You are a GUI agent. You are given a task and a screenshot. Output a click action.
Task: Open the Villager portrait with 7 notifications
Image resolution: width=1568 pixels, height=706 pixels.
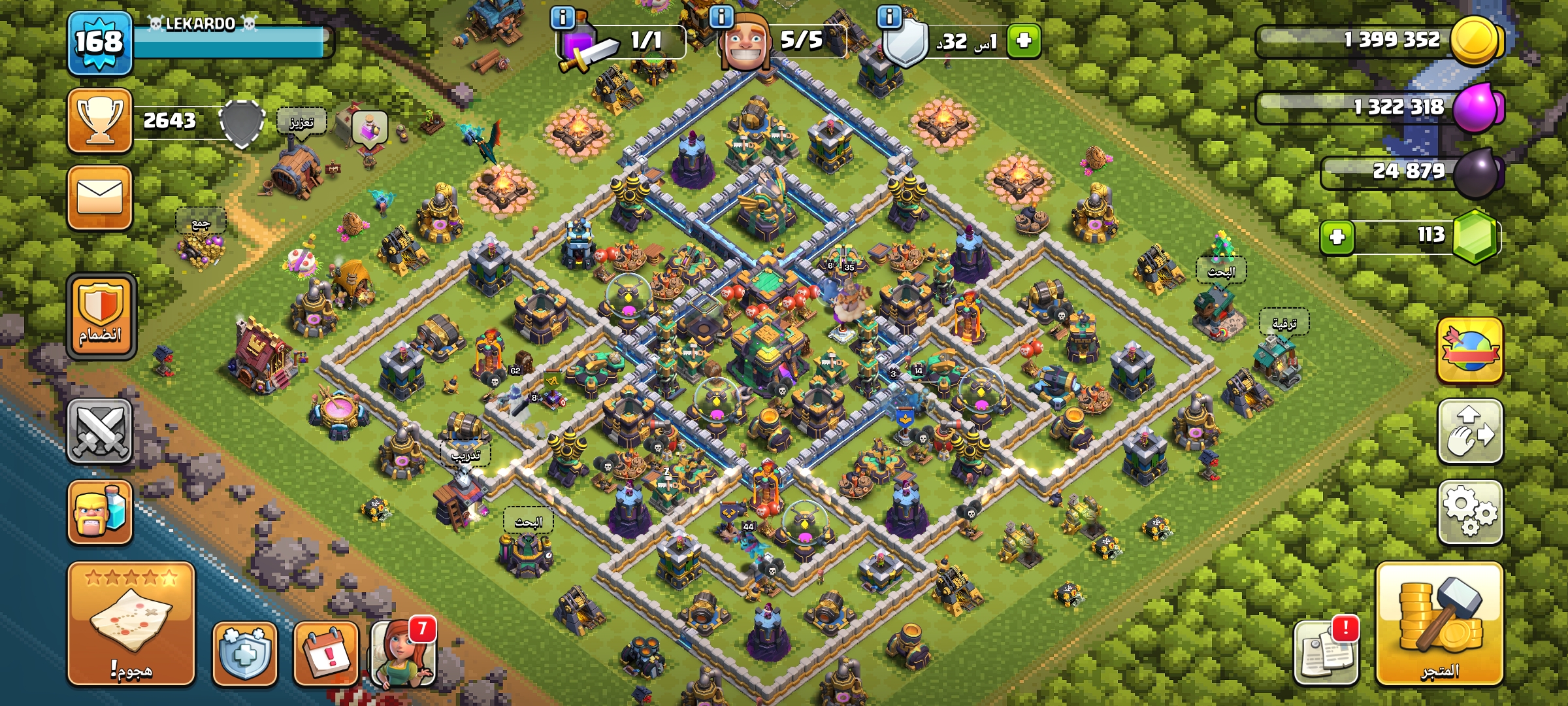[x=403, y=654]
